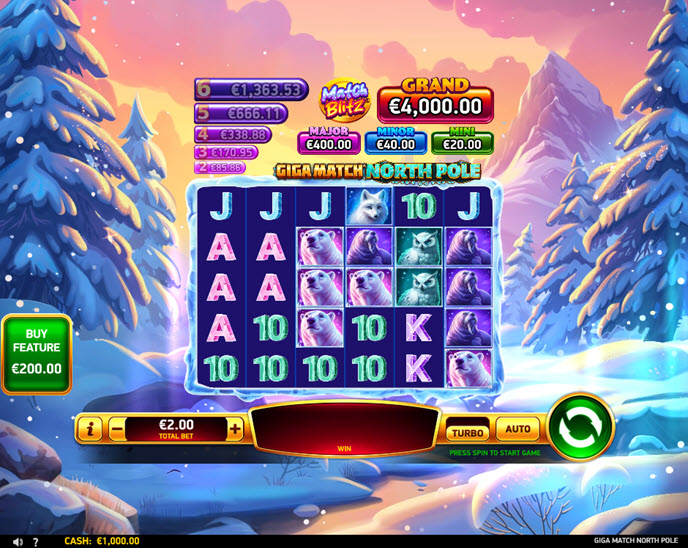
Task: Enable Turbo spin mode
Action: point(467,431)
